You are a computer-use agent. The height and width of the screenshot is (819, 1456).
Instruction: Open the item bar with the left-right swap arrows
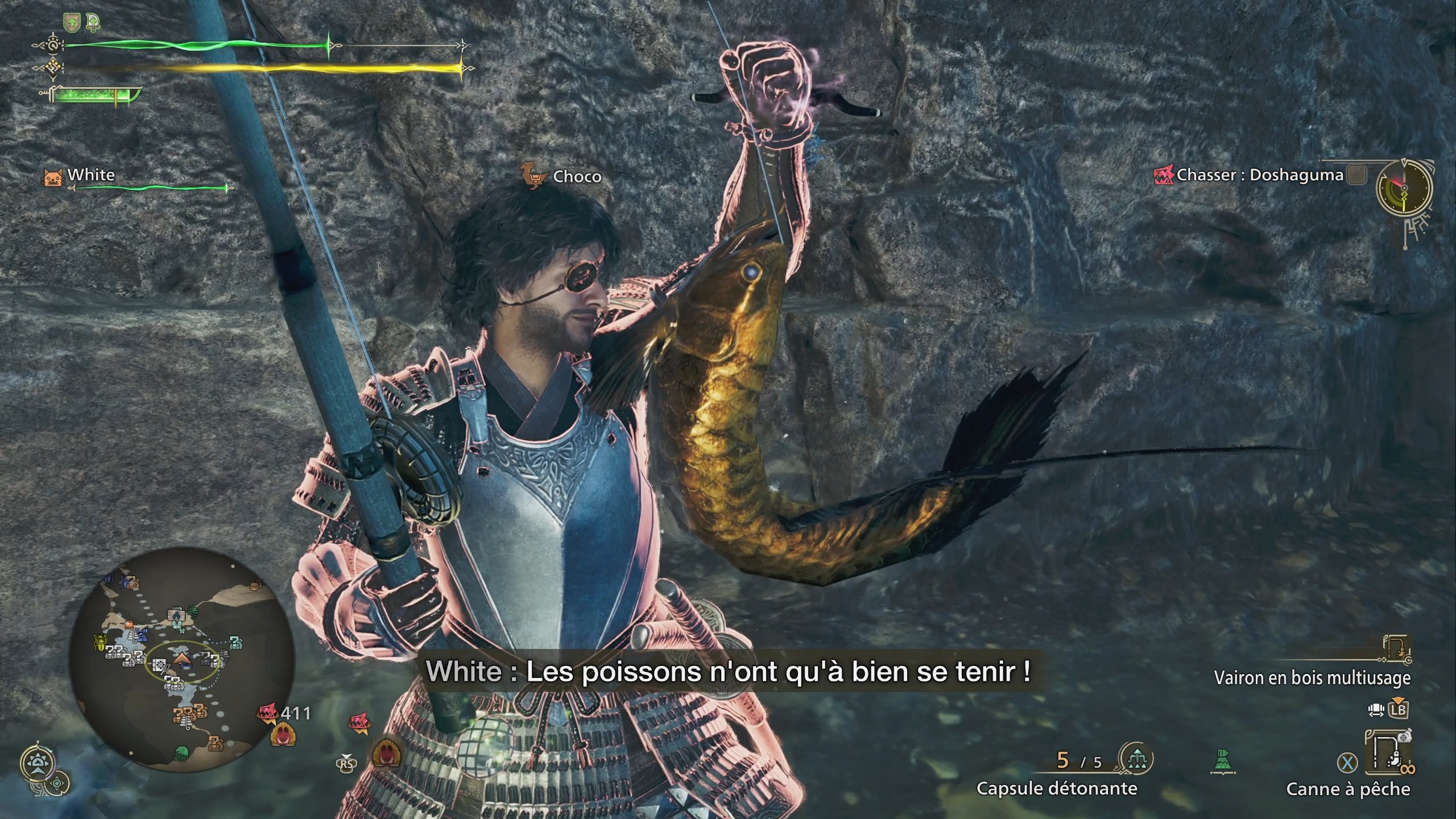click(1377, 709)
